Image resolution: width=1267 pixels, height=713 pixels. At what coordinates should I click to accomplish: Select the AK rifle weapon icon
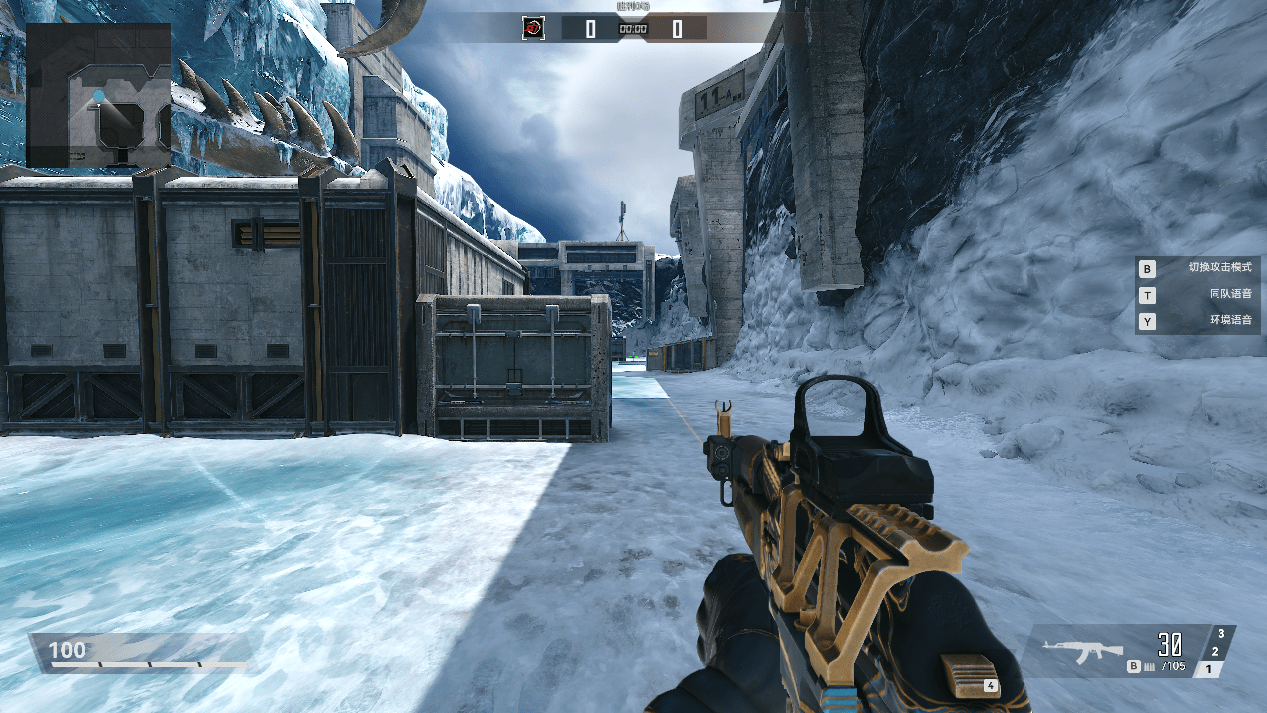coord(1082,650)
